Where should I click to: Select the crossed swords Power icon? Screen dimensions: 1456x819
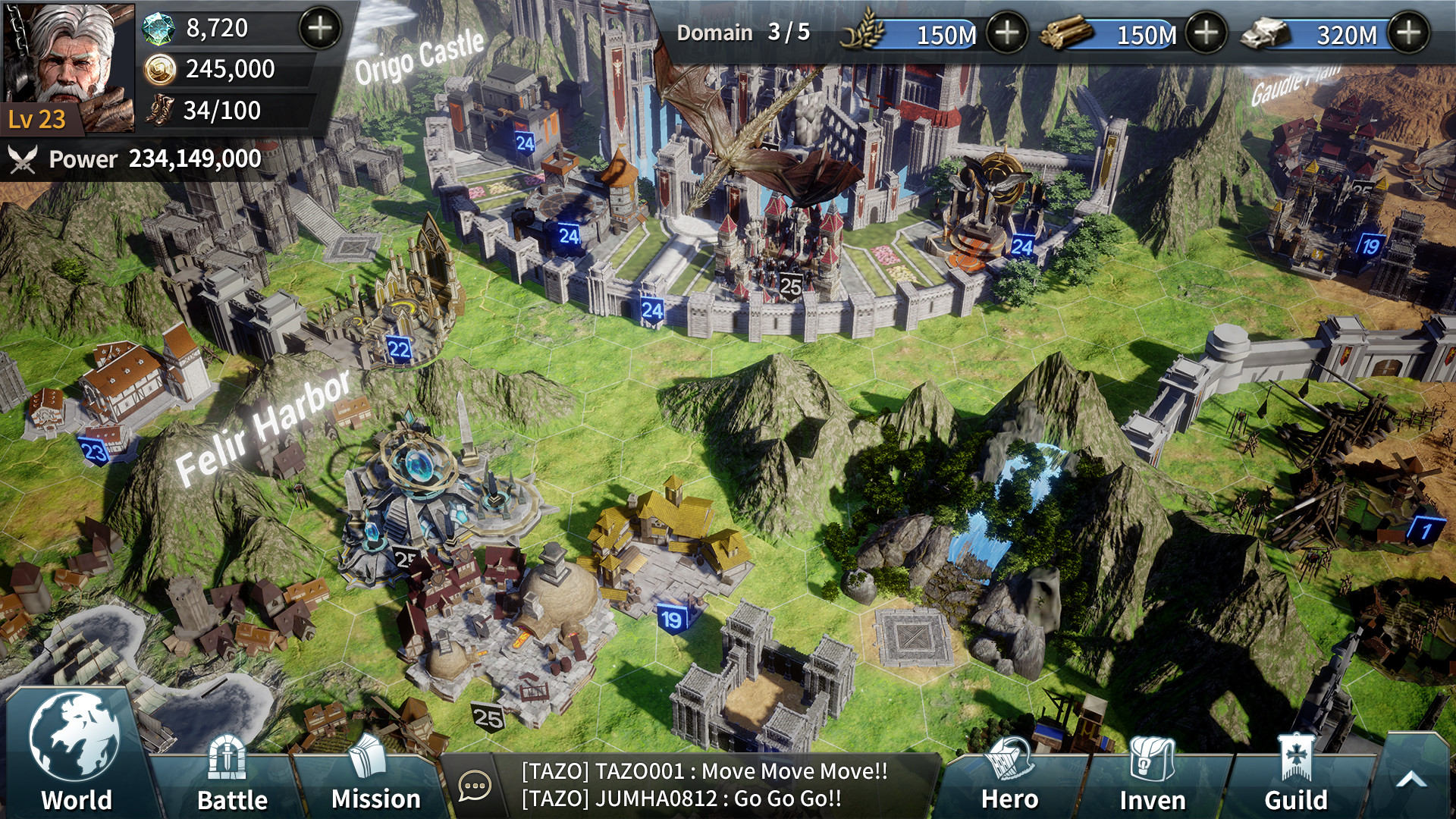coord(24,160)
